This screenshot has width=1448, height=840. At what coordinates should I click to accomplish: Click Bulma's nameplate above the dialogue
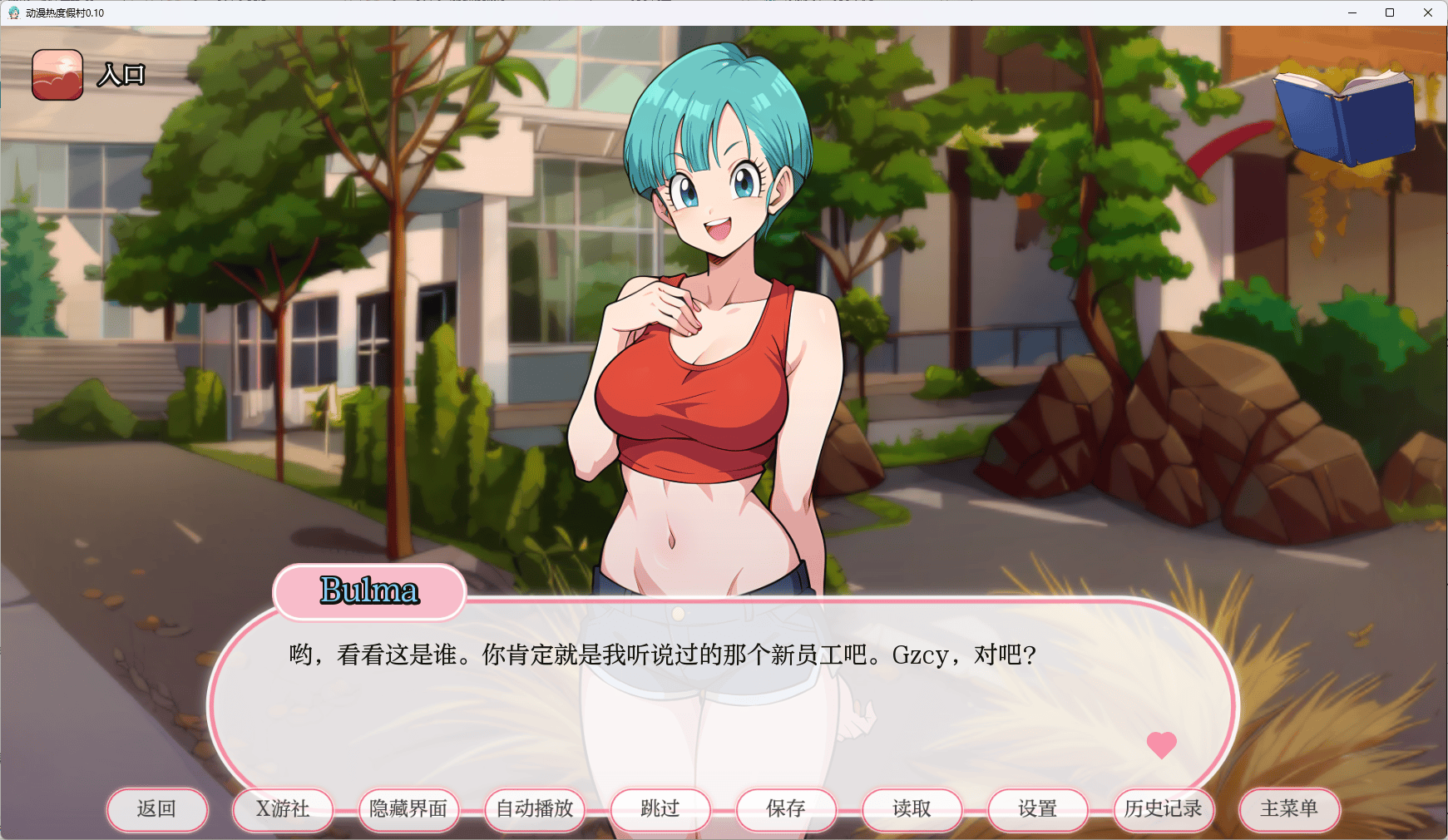369,591
